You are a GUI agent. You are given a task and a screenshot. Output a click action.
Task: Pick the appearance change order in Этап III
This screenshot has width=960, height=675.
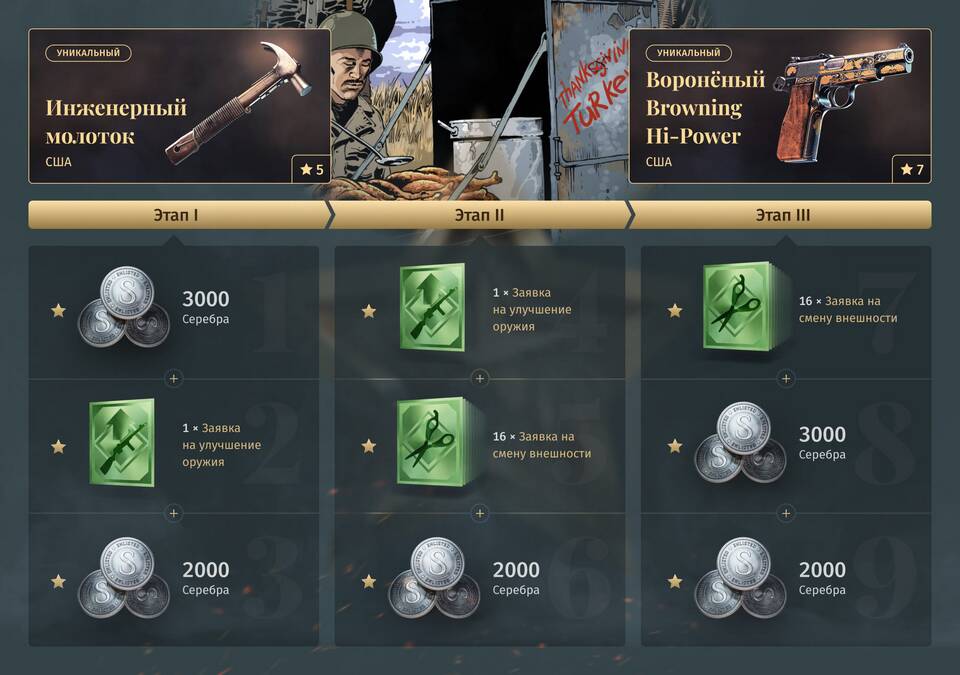[786, 310]
